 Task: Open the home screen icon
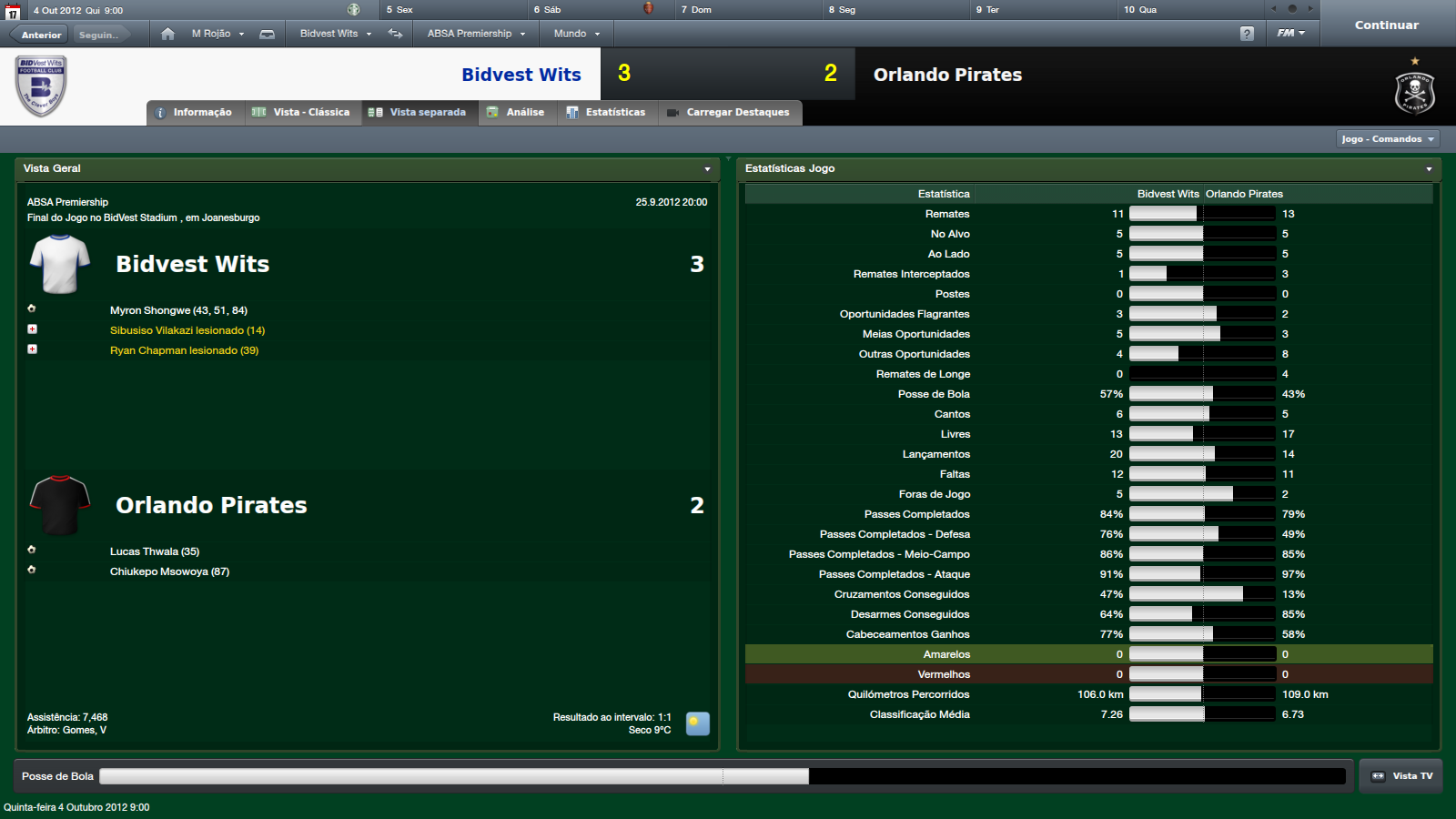[167, 34]
